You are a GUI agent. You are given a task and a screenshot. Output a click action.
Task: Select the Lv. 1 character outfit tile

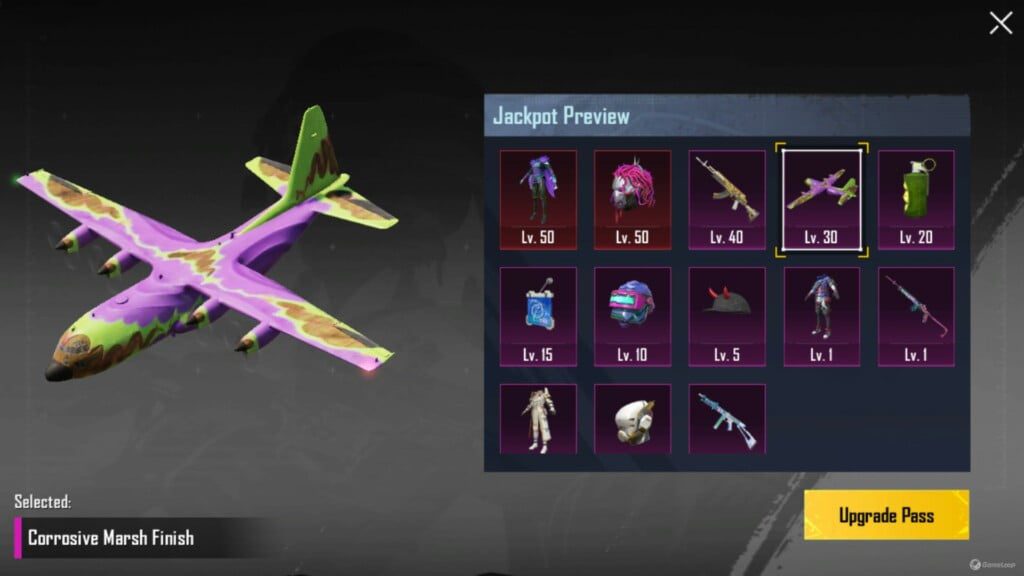(821, 316)
